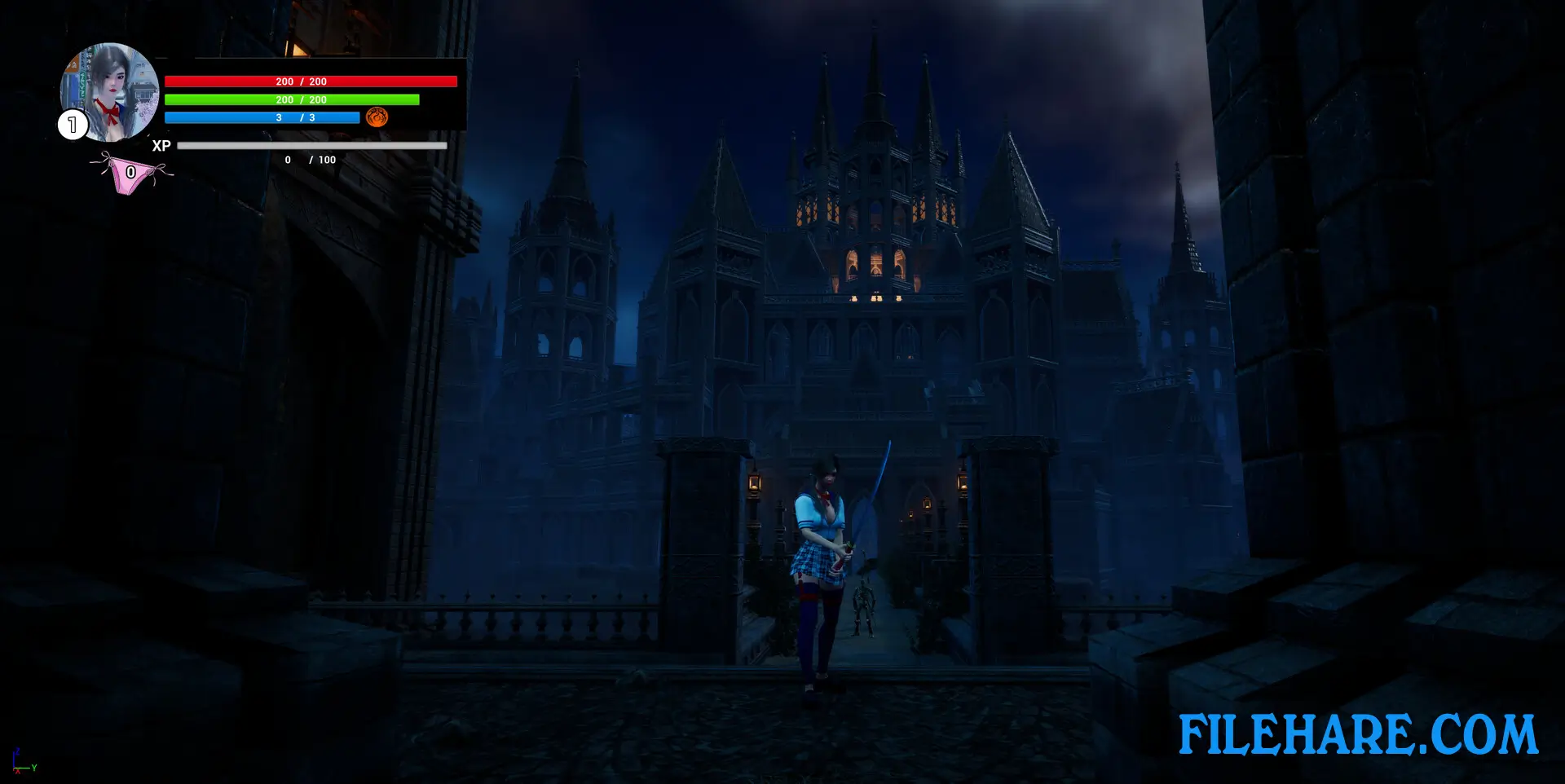Image resolution: width=1565 pixels, height=784 pixels.
Task: Click the pink underwear counter icon
Action: 131,174
